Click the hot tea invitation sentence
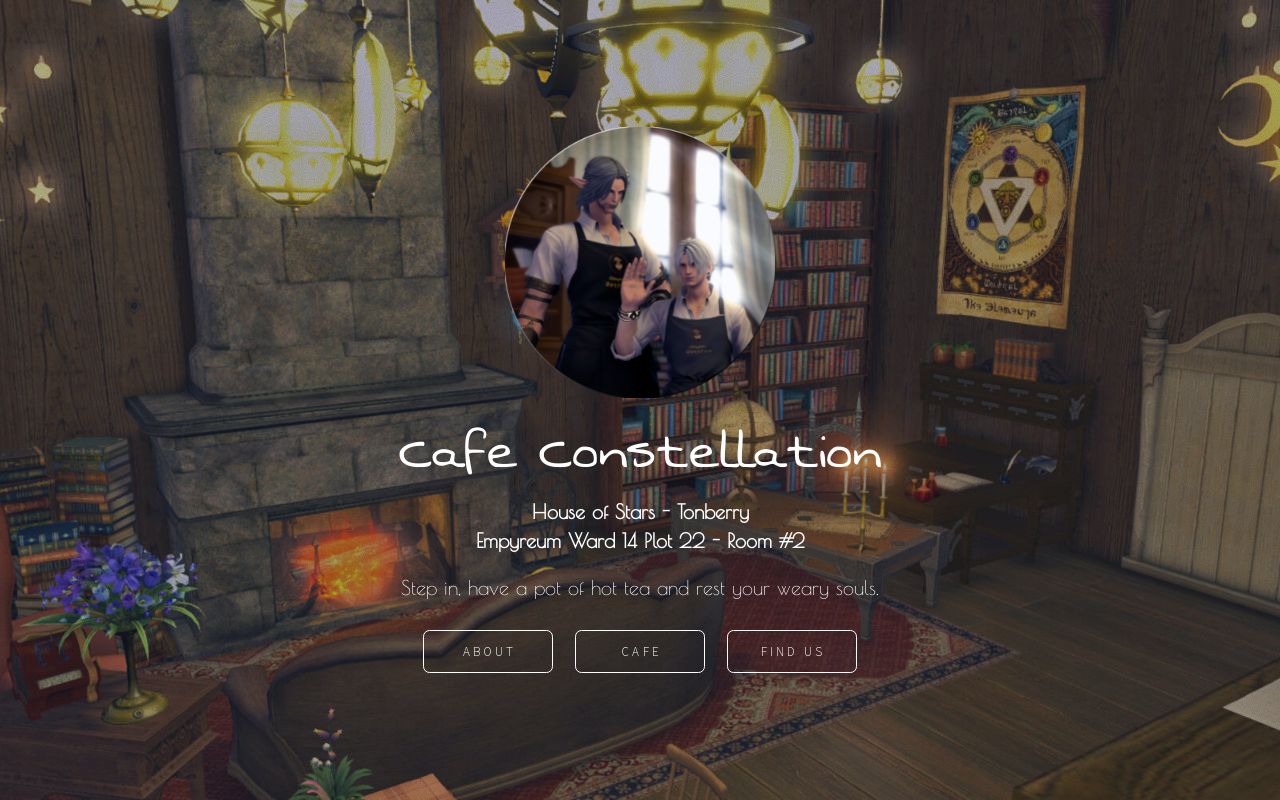The image size is (1280, 800). [640, 588]
